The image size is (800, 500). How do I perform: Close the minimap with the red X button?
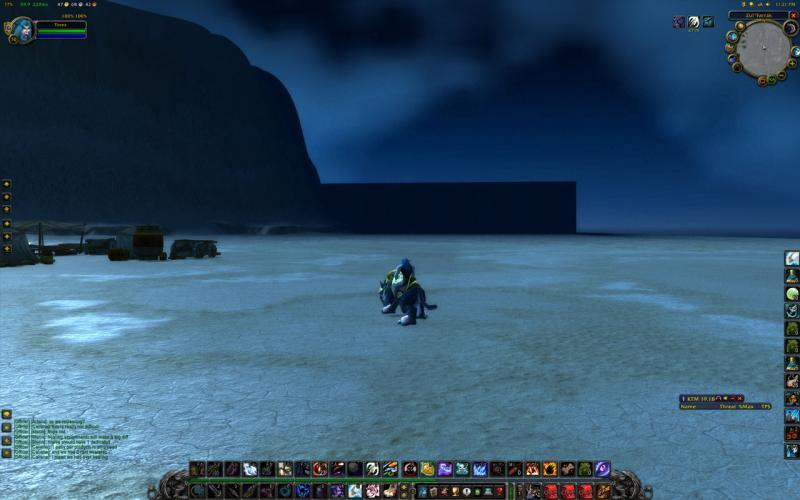tap(794, 15)
